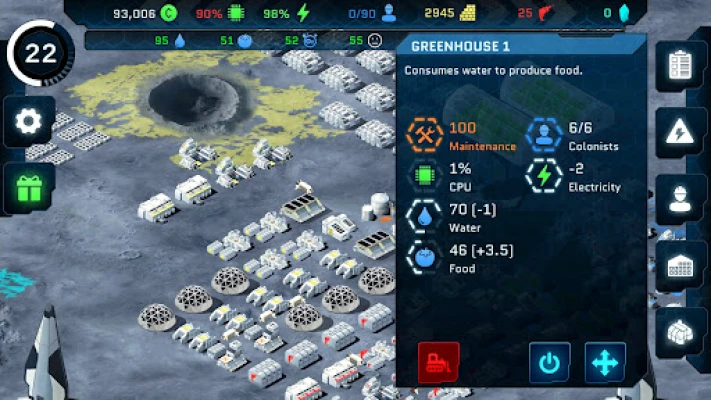The height and width of the screenshot is (400, 711).
Task: Open the warehouse building menu
Action: pos(681,265)
